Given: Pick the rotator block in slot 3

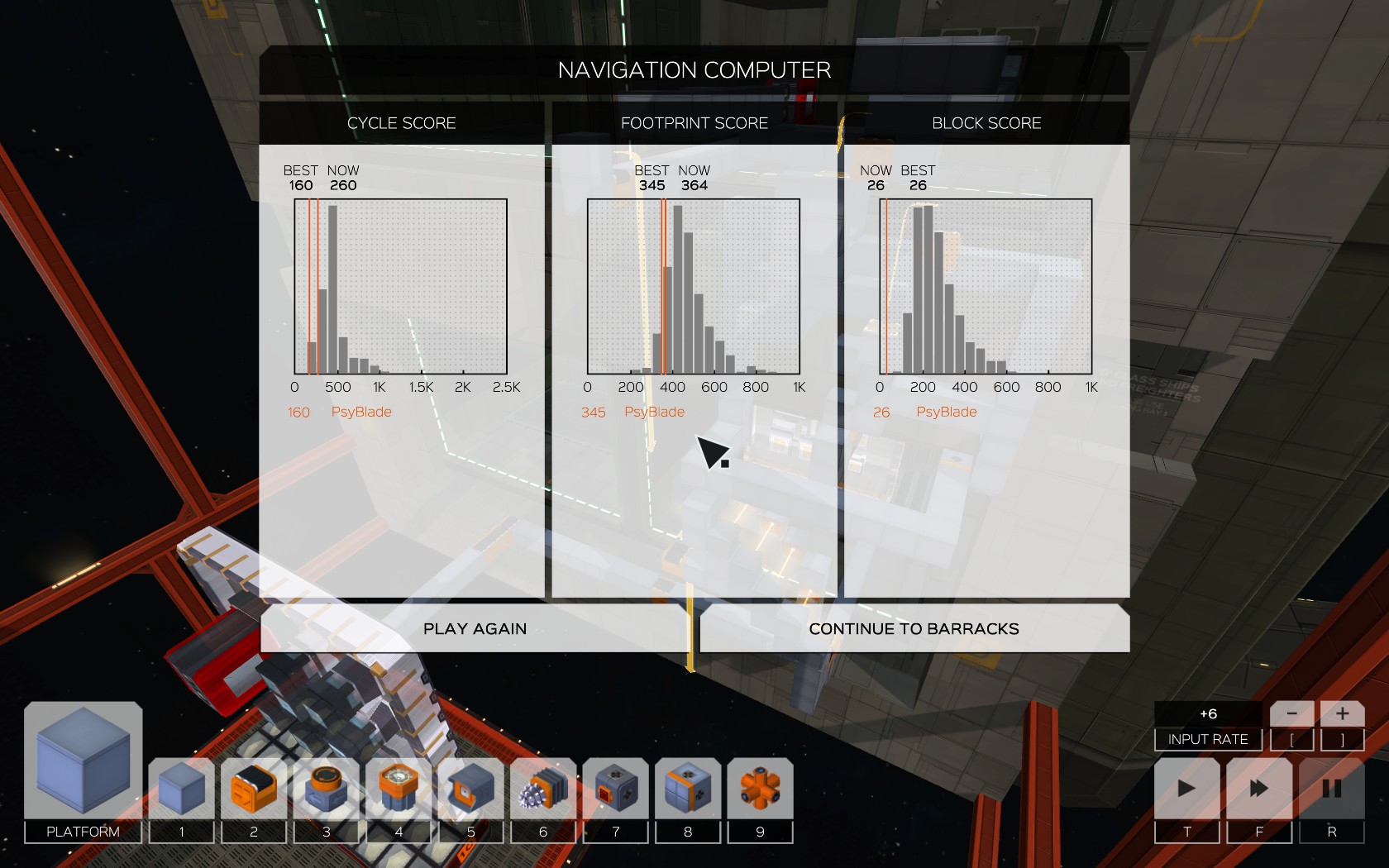Looking at the screenshot, I should click(x=327, y=789).
